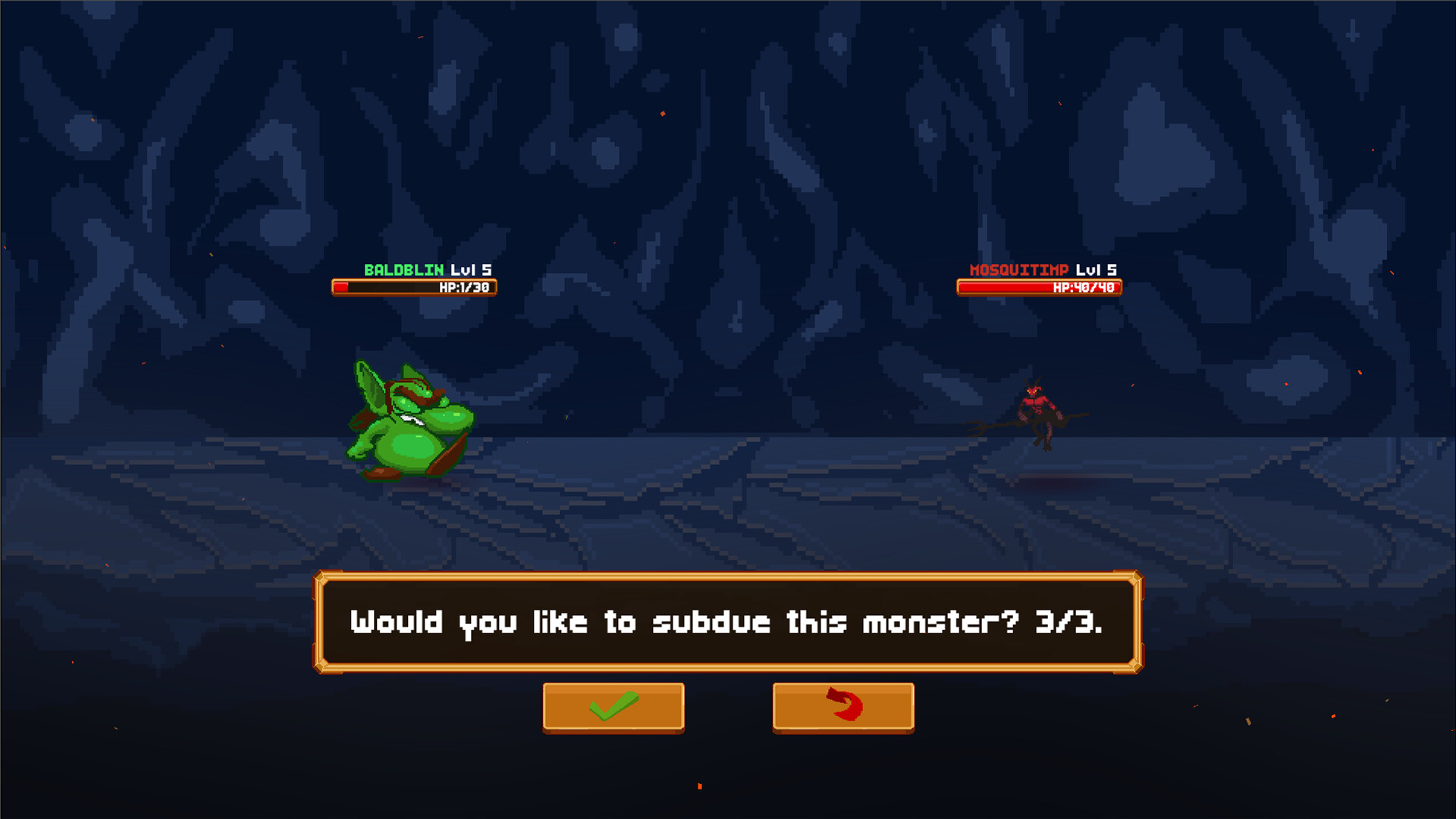Click Baldblin's red HP bar segment
The image size is (1456, 819).
pos(341,287)
